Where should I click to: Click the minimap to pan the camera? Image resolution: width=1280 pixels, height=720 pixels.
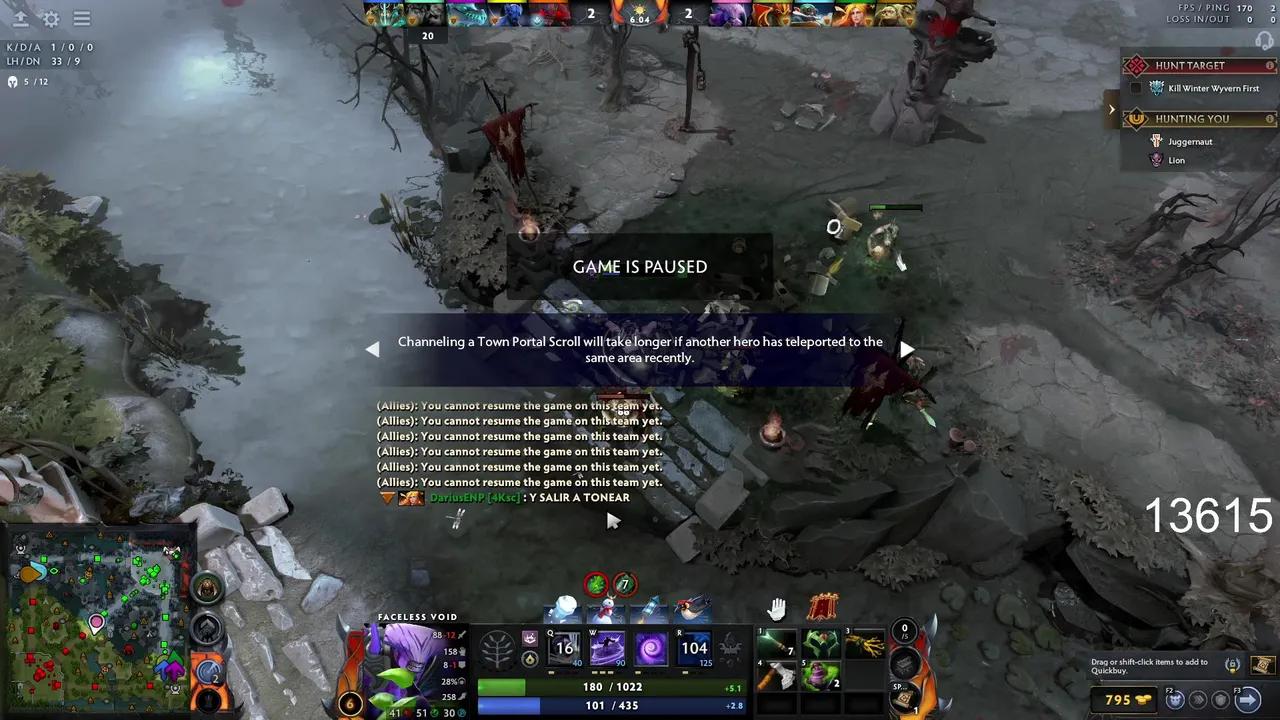[x=95, y=620]
